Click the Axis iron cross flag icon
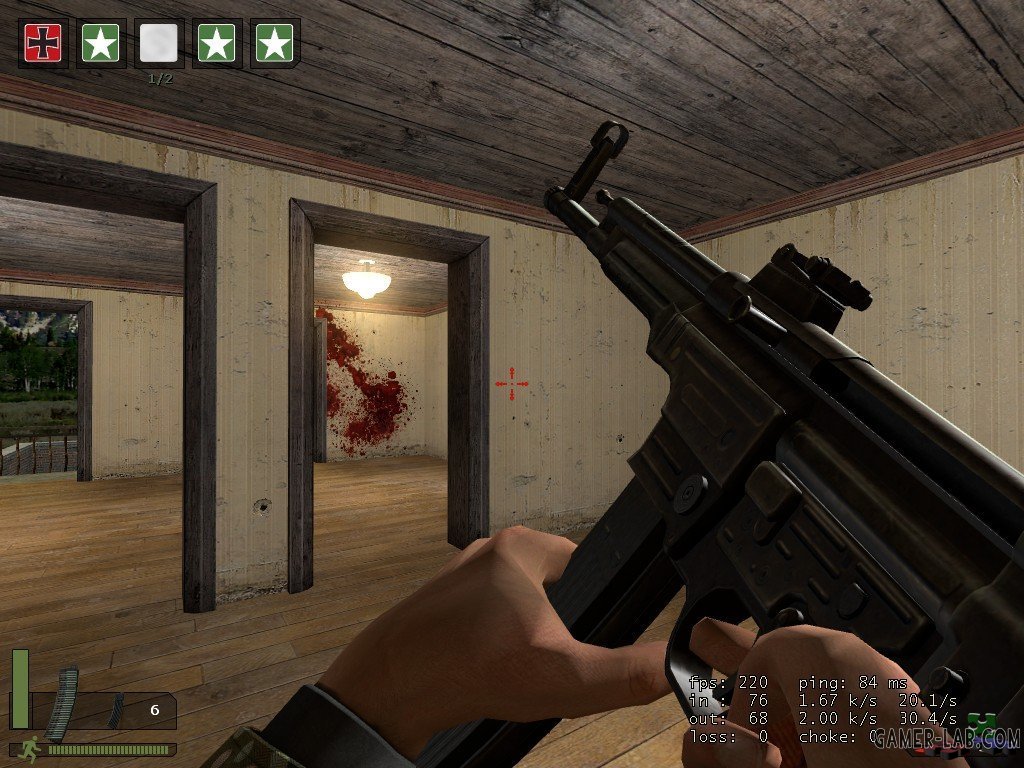 click(43, 43)
